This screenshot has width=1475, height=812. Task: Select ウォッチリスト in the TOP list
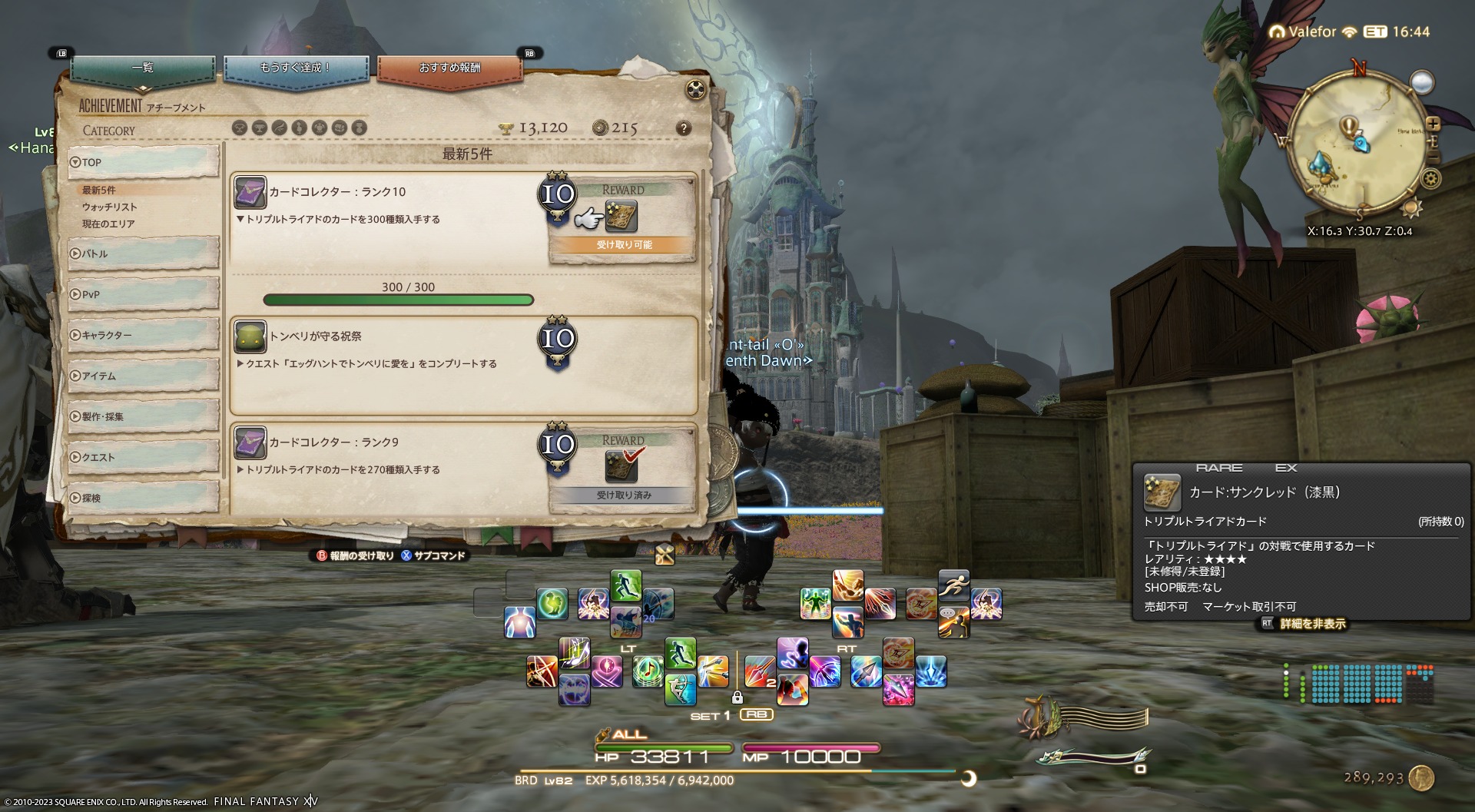point(110,207)
